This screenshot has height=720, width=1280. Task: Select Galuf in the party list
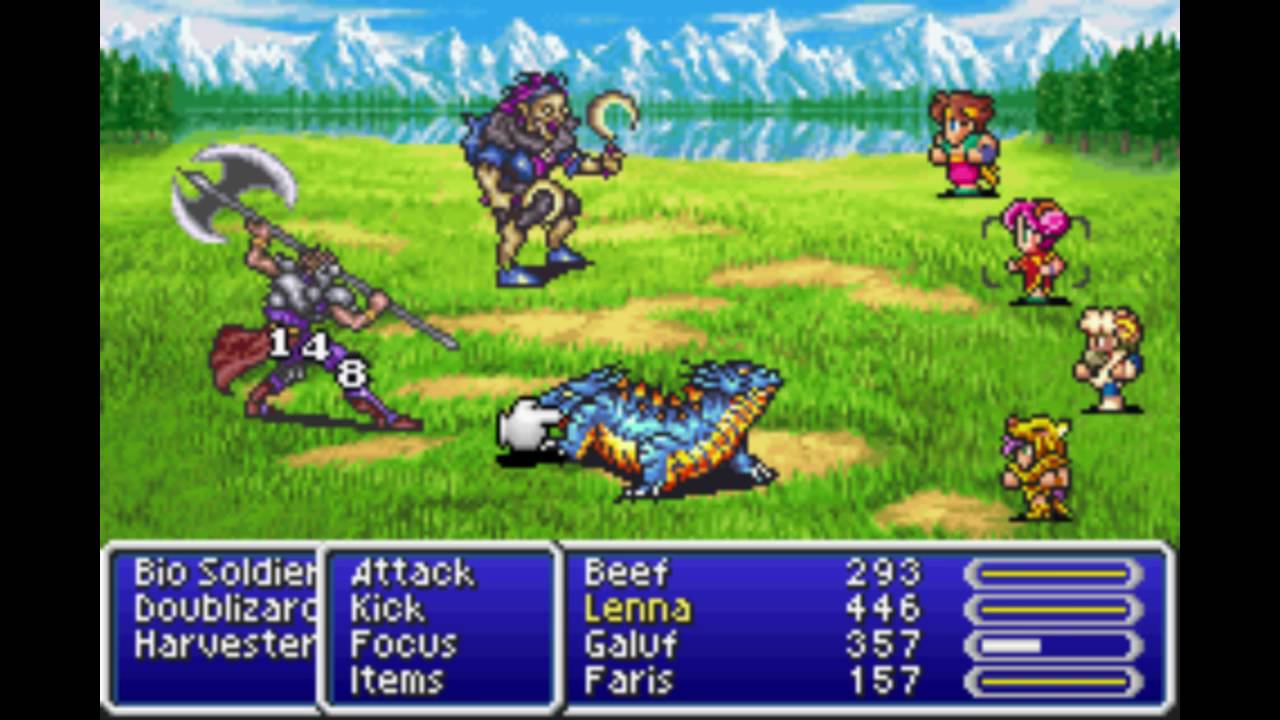click(x=631, y=645)
